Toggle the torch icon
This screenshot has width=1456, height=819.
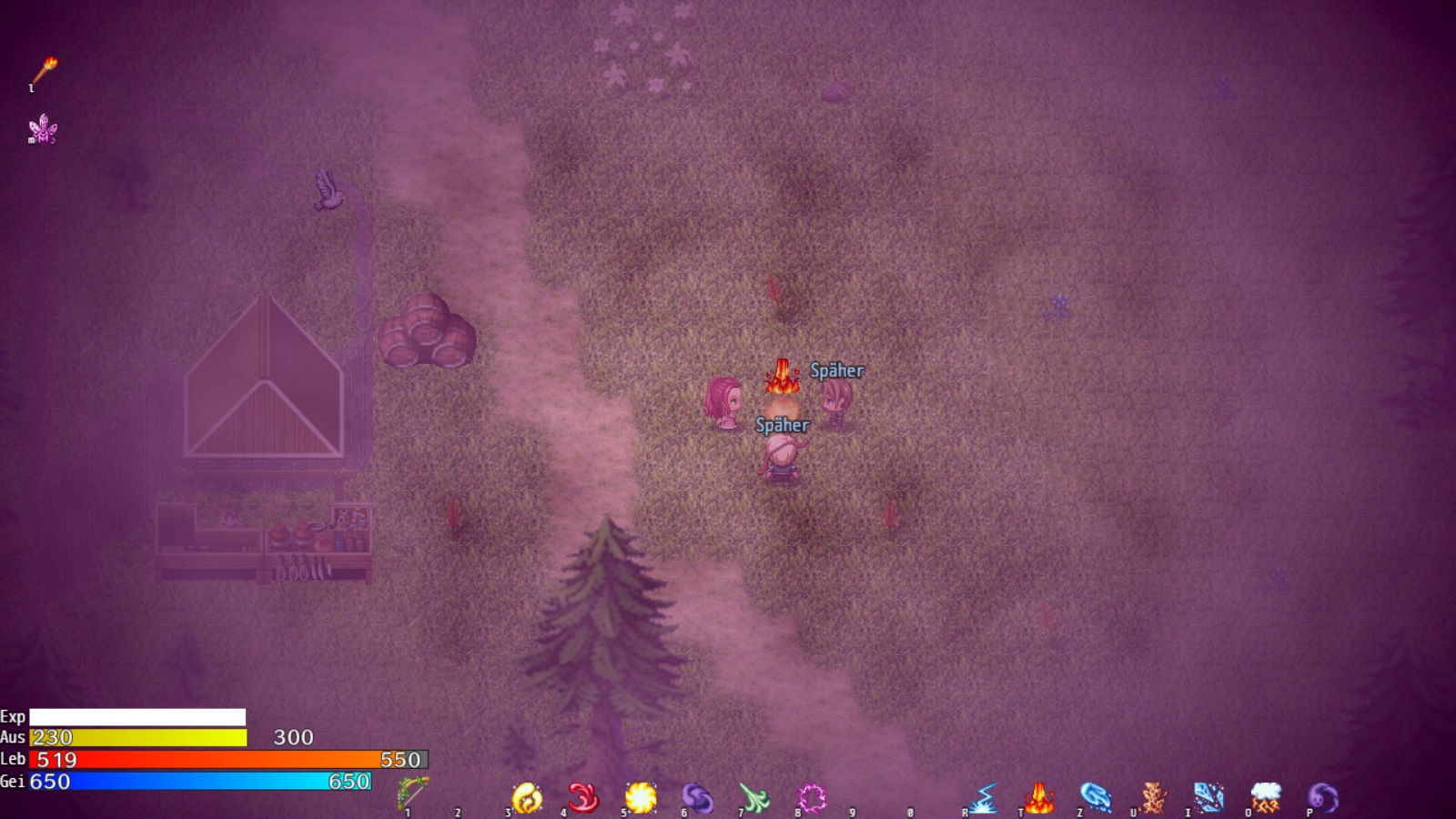[44, 72]
